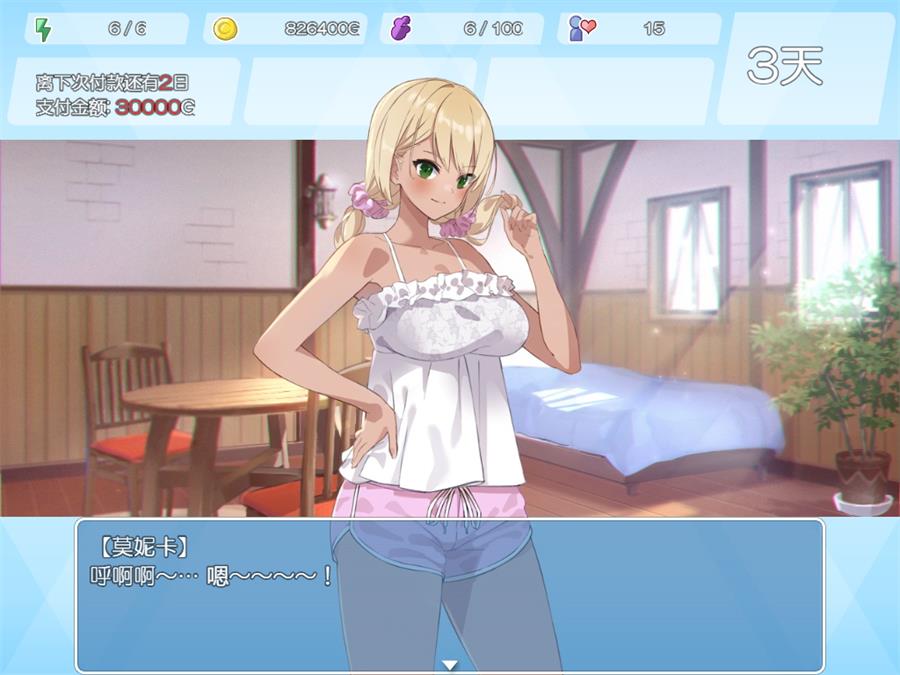Click the white continue arrow in dialogue box
900x675 pixels.
pos(450,664)
